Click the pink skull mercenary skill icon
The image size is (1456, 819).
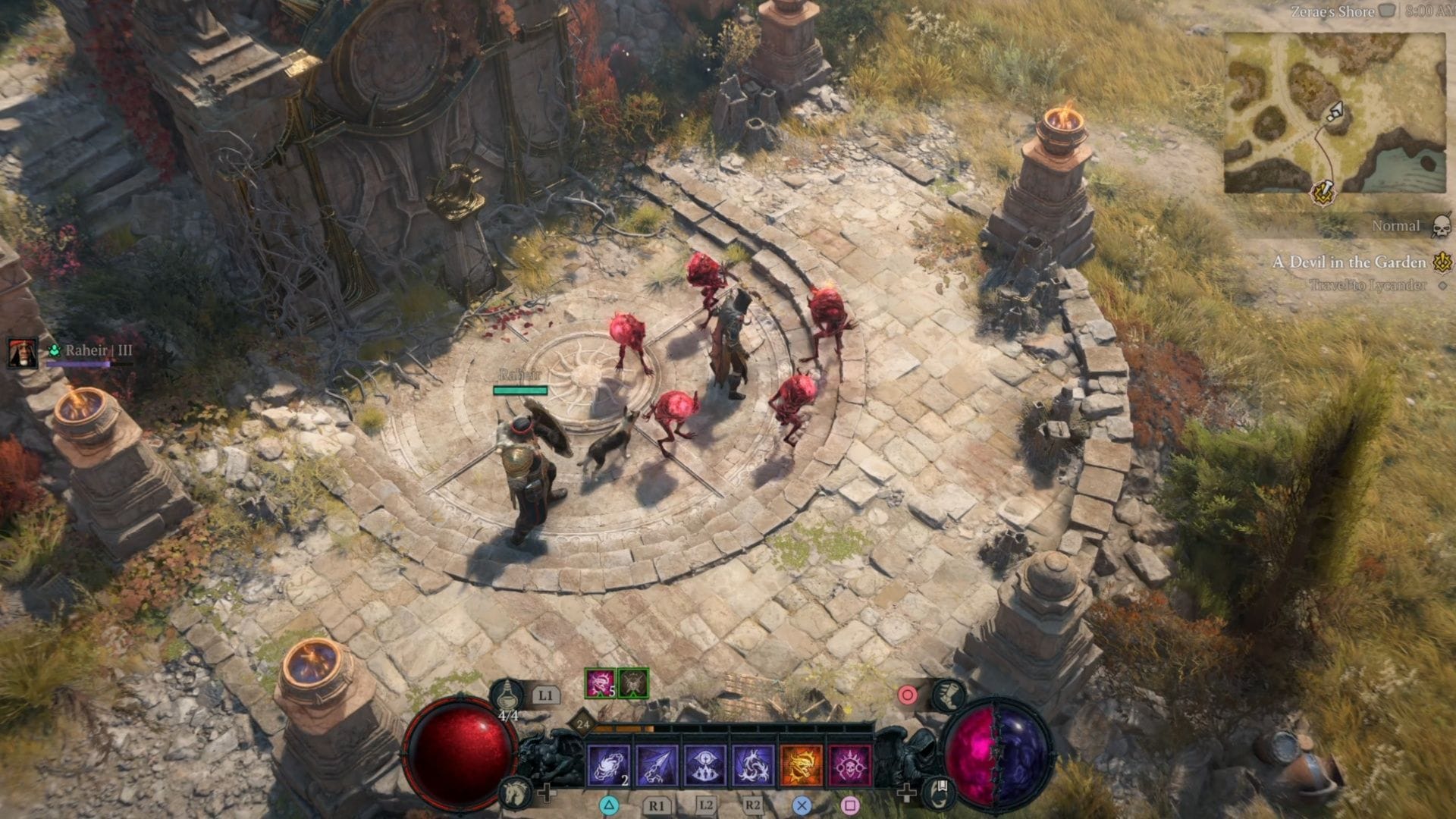[849, 764]
